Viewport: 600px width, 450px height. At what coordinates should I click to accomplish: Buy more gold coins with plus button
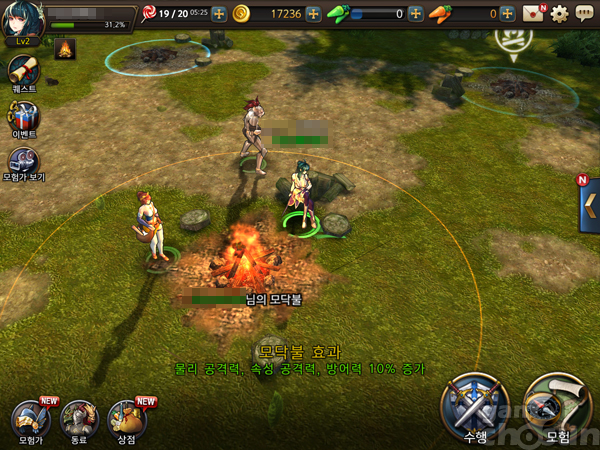tap(314, 14)
